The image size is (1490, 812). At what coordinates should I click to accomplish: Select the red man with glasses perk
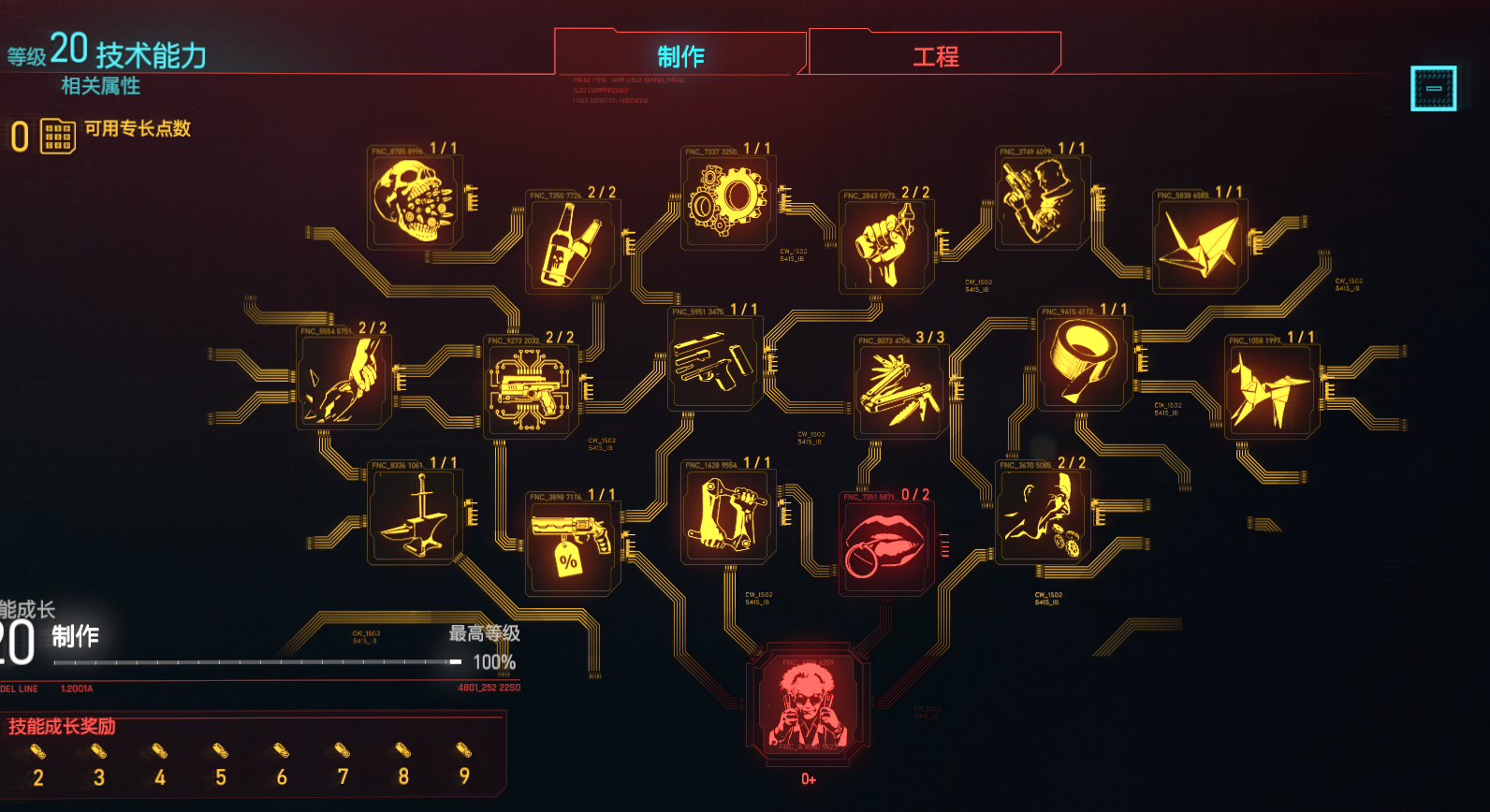809,706
